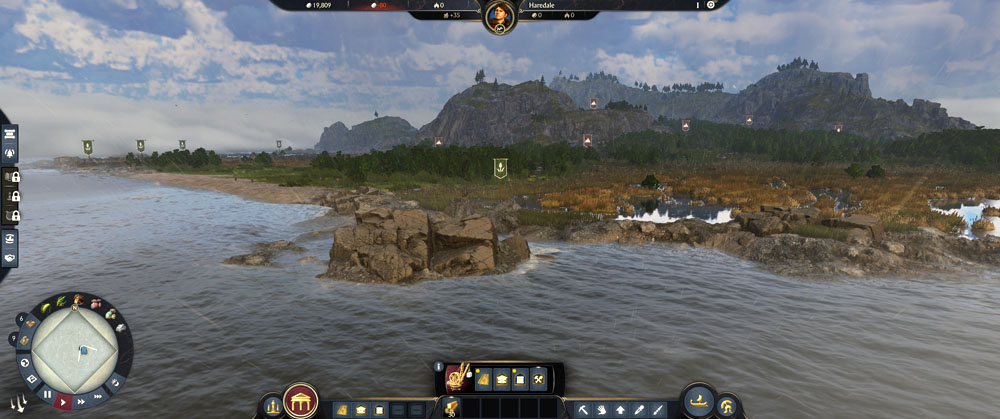
Task: Click the statue monument button
Action: click(271, 407)
